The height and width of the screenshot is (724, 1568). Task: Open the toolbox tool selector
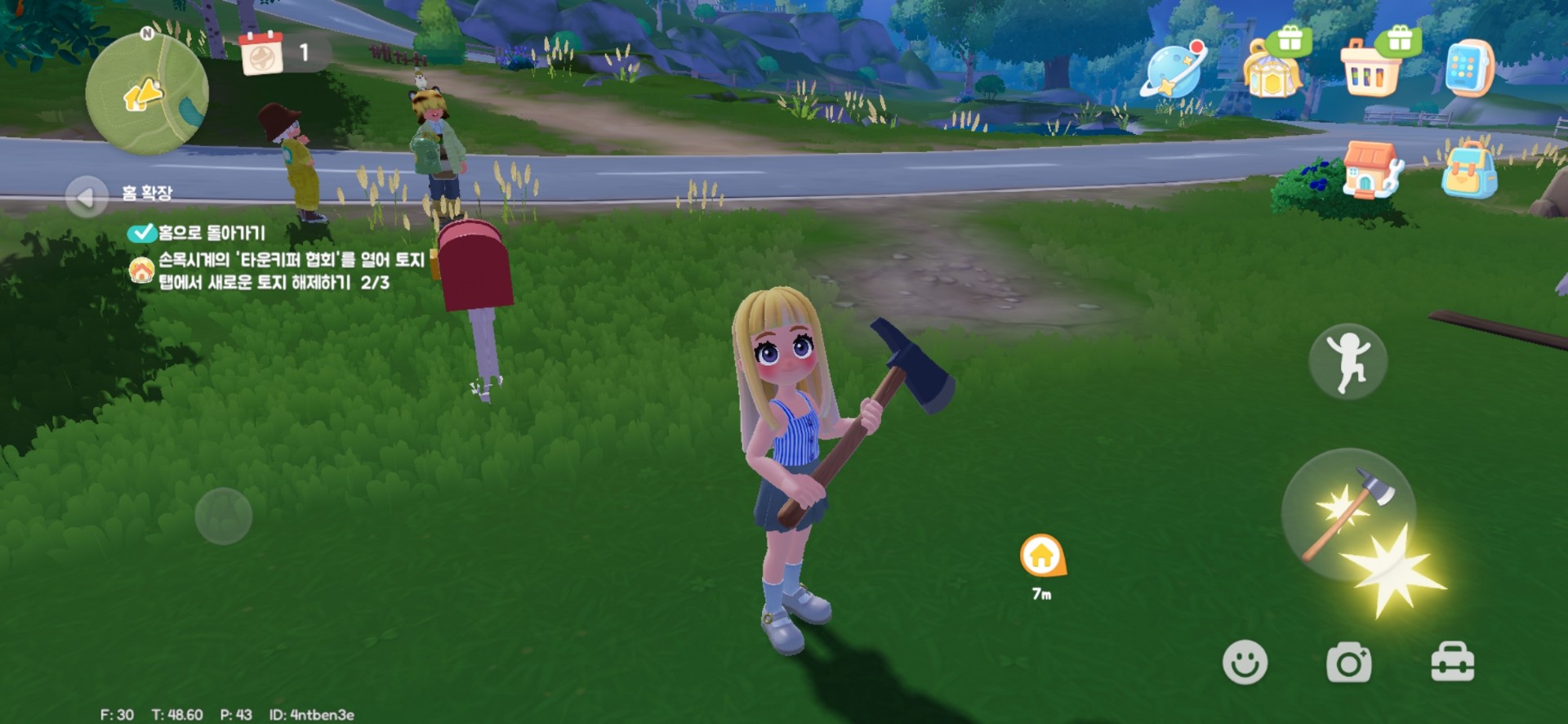tap(1452, 662)
